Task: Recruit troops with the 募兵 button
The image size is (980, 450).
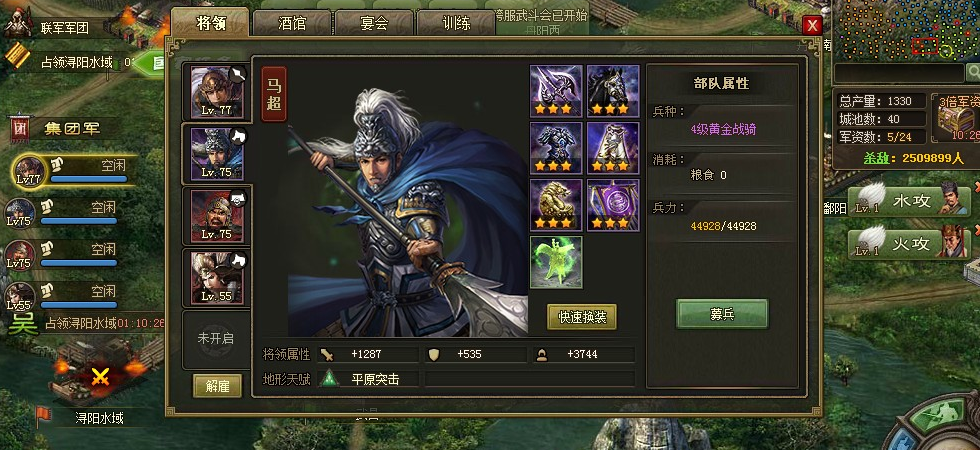Action: (x=722, y=313)
